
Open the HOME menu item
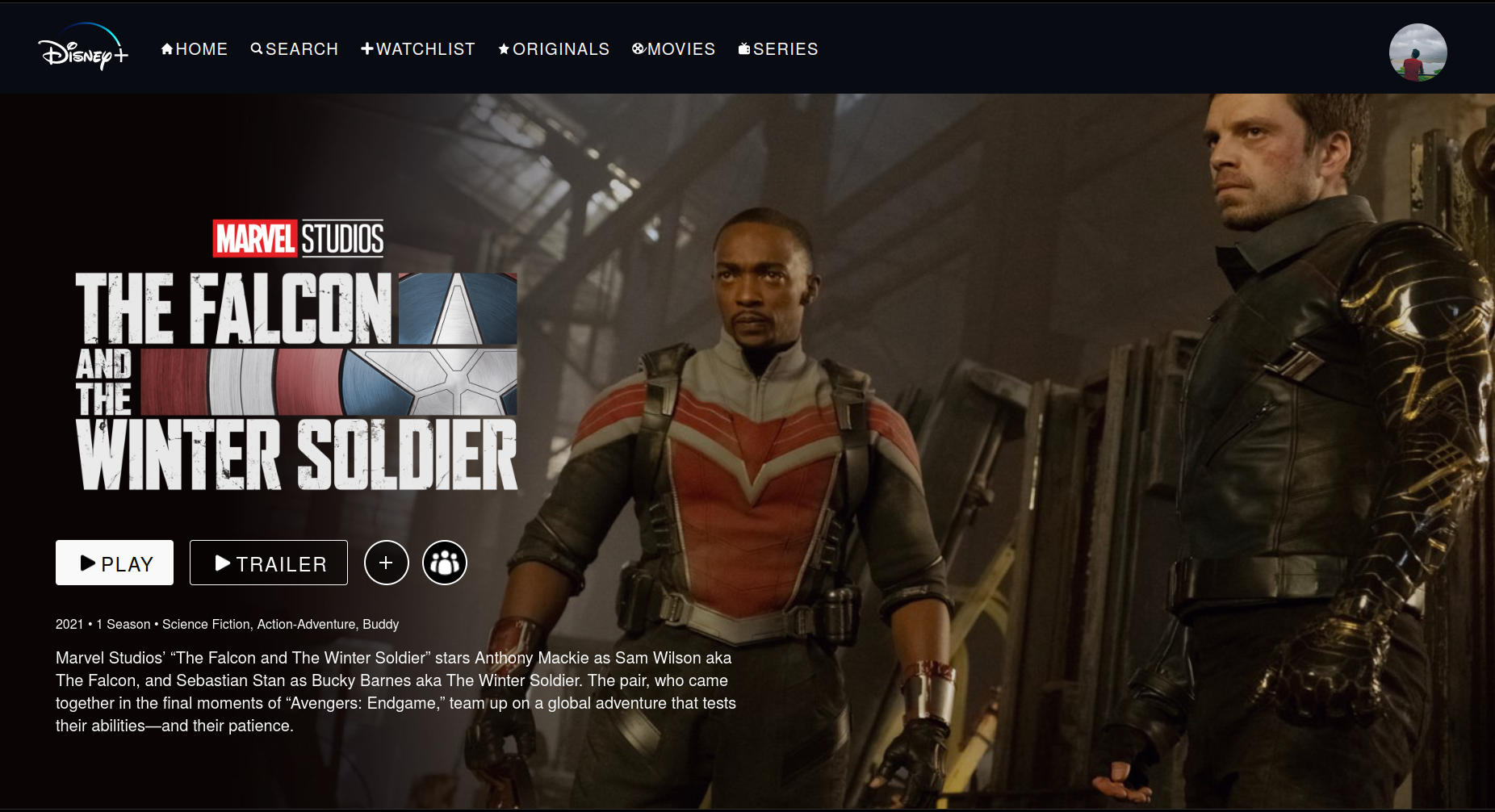pyautogui.click(x=199, y=48)
